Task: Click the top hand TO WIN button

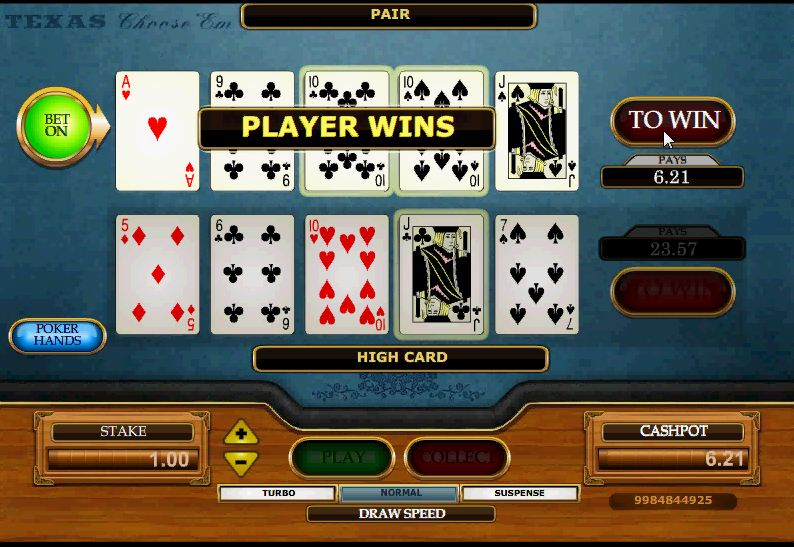Action: 672,121
